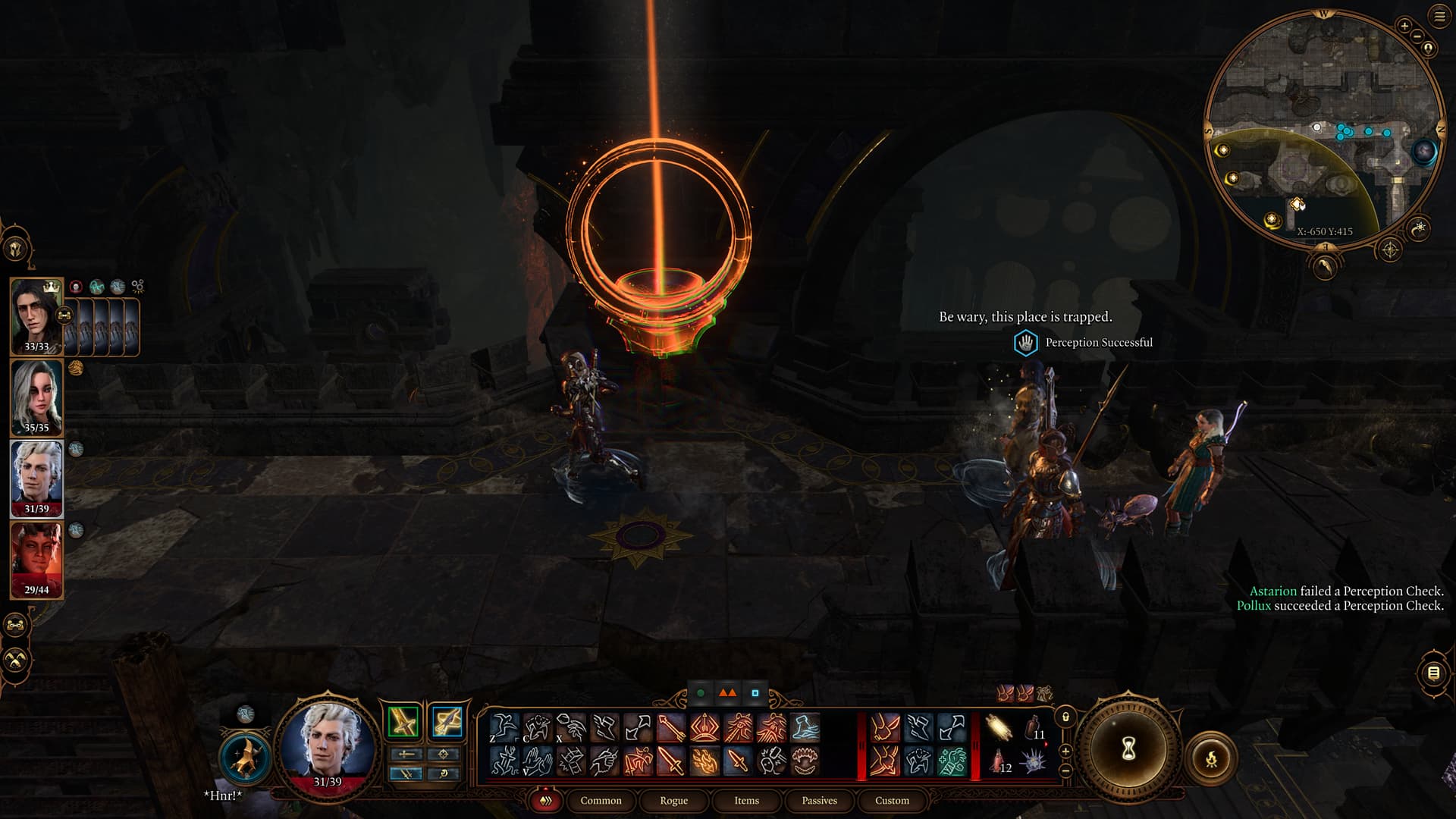The height and width of the screenshot is (819, 1456).
Task: Select the Passives tab
Action: coord(819,800)
